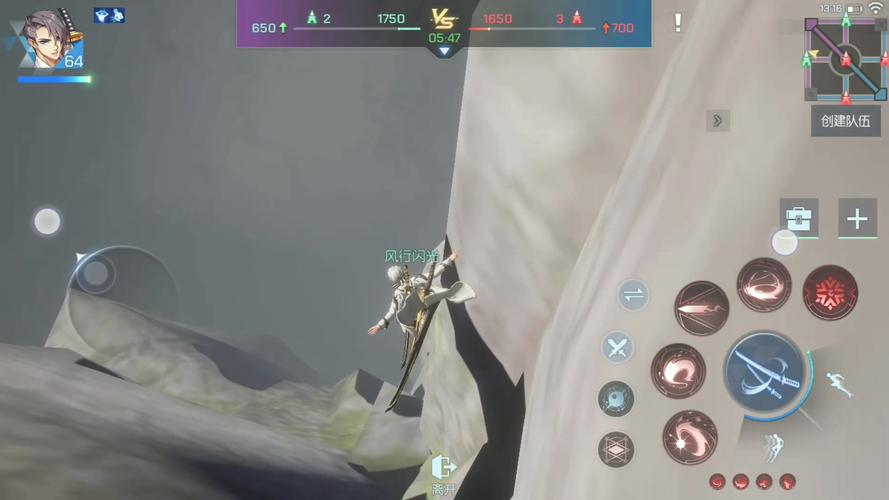Open the minimap
889x500 pixels.
coord(845,59)
